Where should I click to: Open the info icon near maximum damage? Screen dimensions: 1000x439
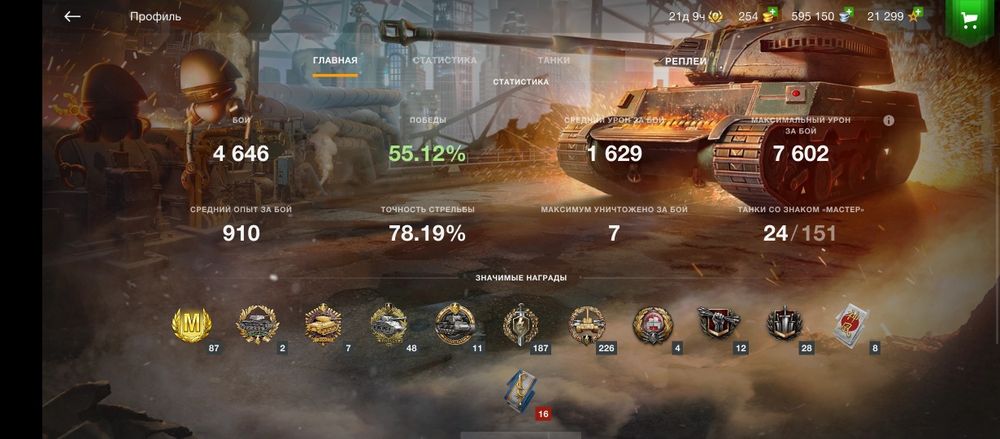[888, 120]
